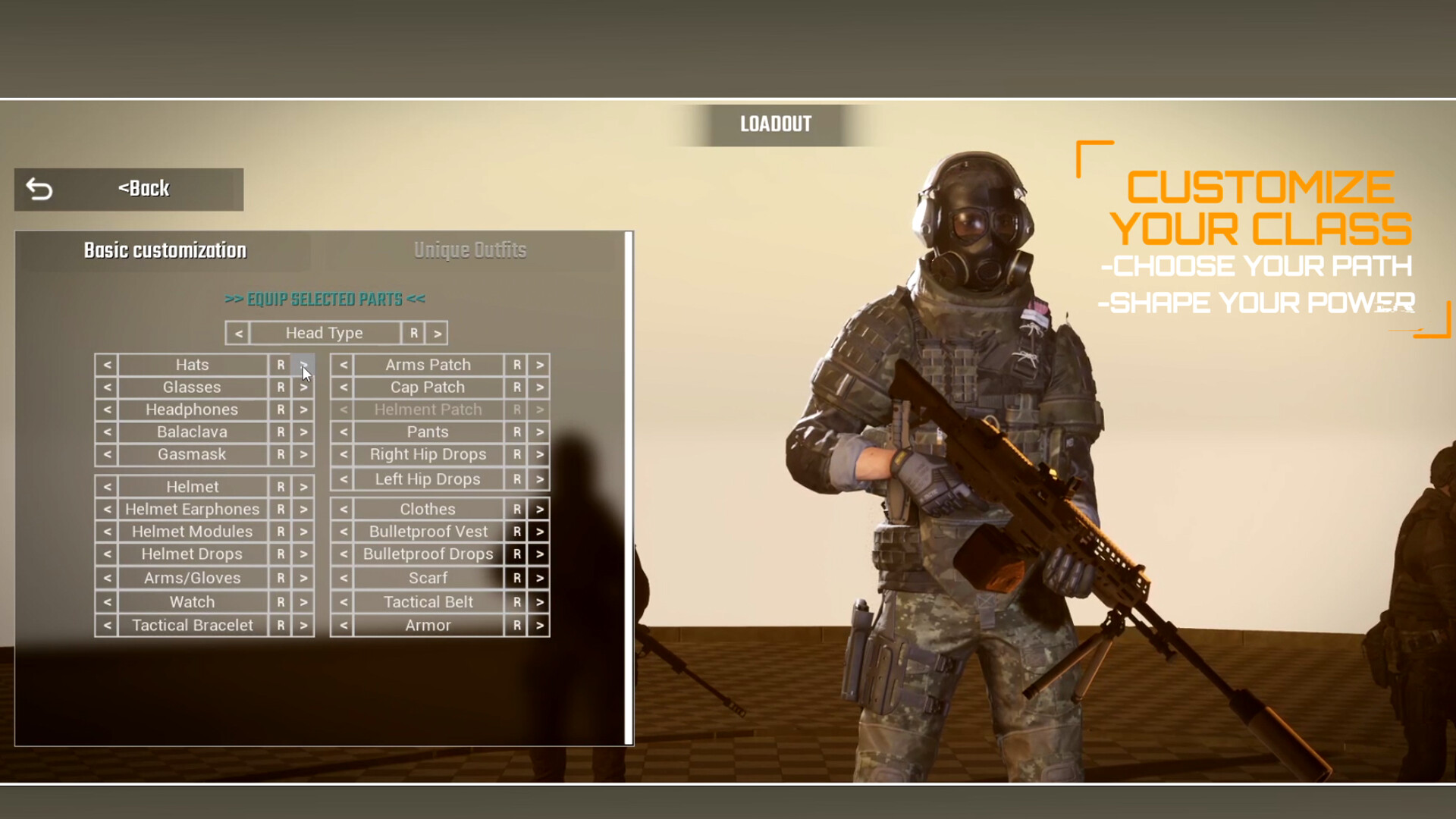Viewport: 1456px width, 819px height.
Task: Cycle forward through Hats options
Action: [x=303, y=365]
